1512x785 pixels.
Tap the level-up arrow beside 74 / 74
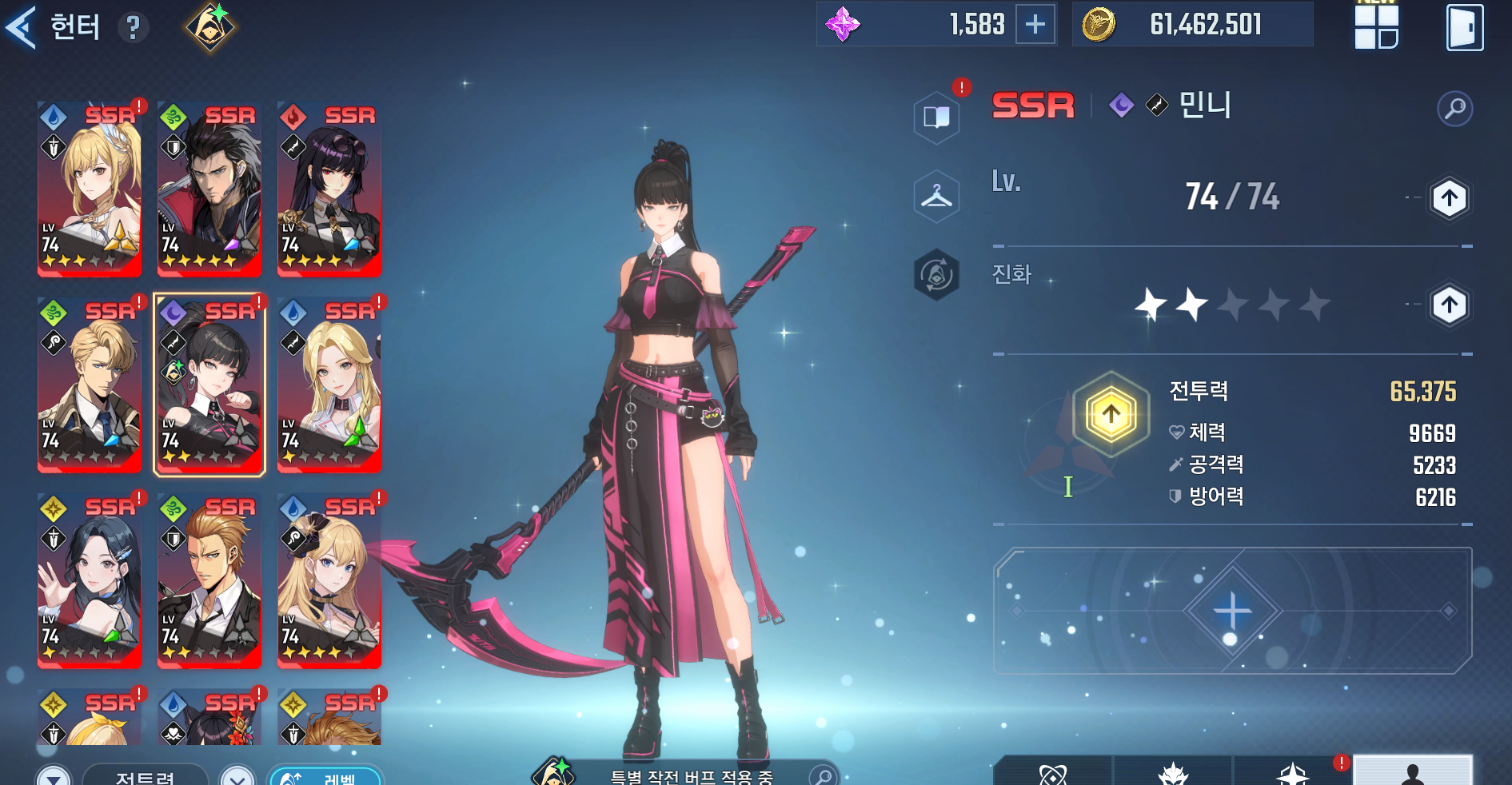[x=1449, y=197]
